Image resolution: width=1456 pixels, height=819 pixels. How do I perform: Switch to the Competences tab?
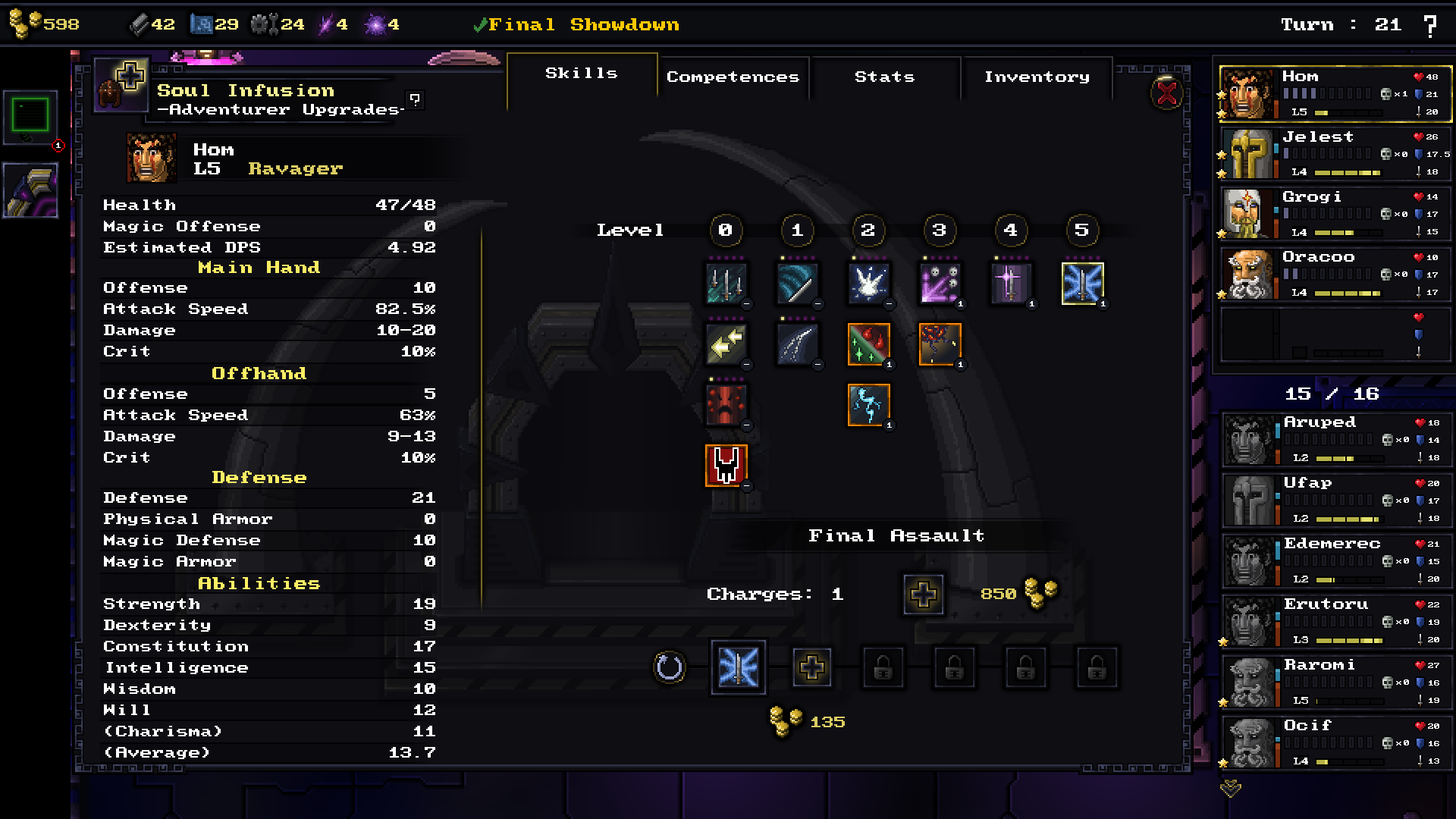[733, 77]
